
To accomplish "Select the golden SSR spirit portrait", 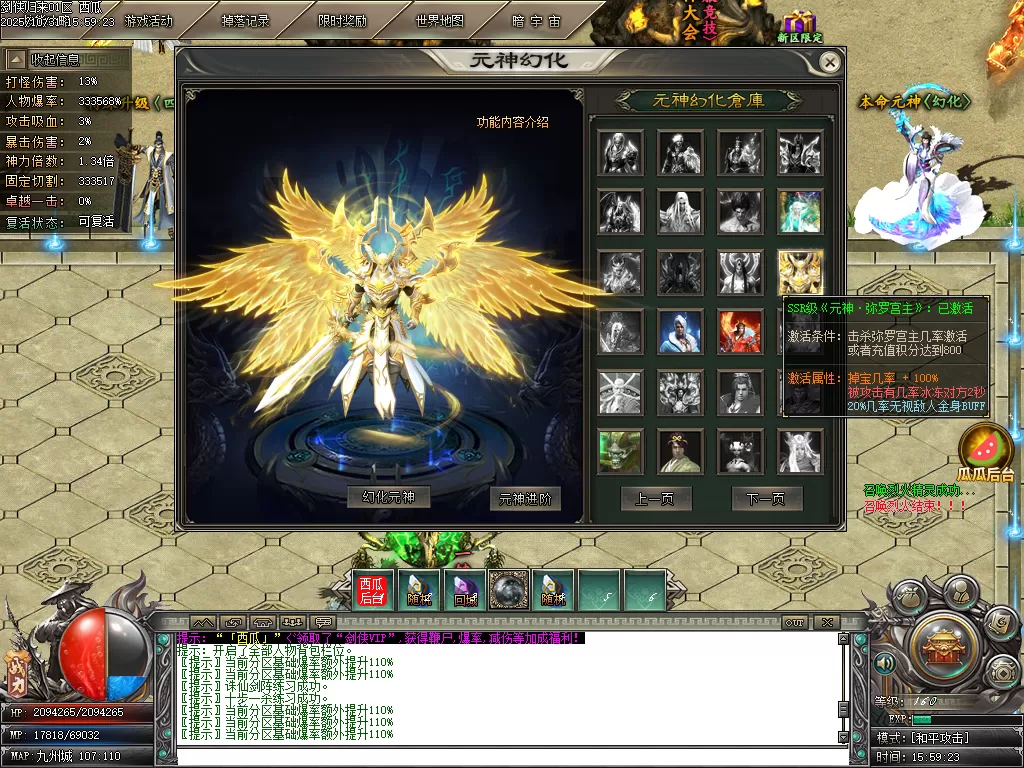I will [x=800, y=272].
